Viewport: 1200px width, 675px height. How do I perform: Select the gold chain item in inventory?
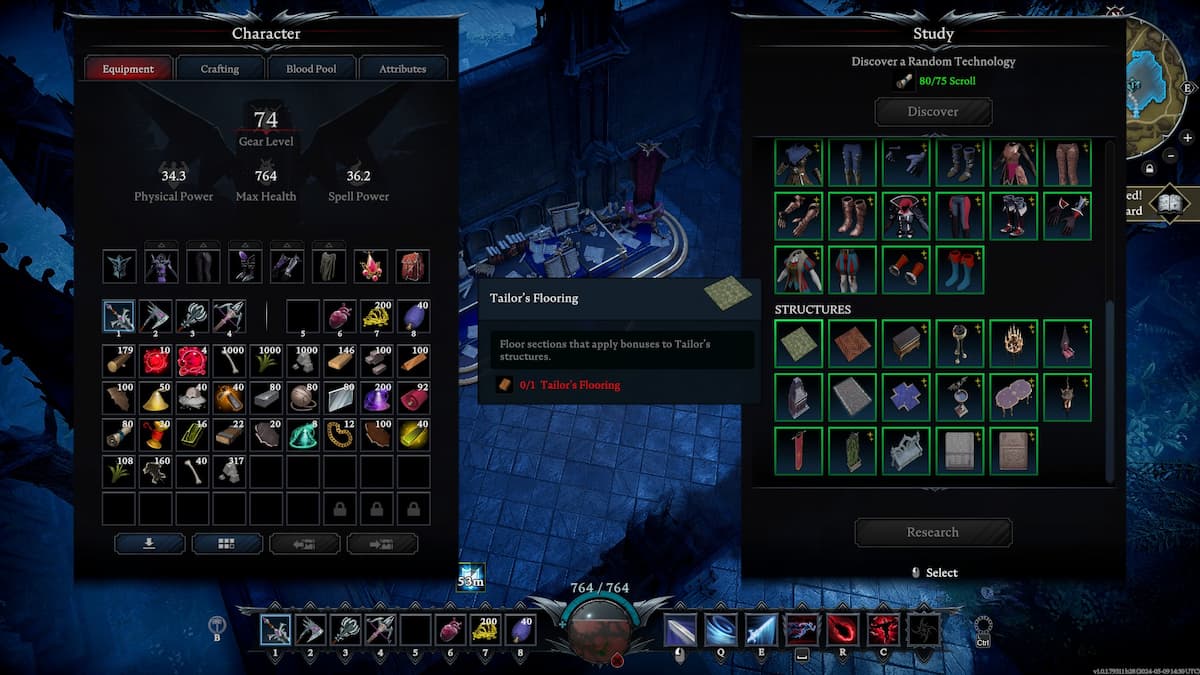coord(340,434)
